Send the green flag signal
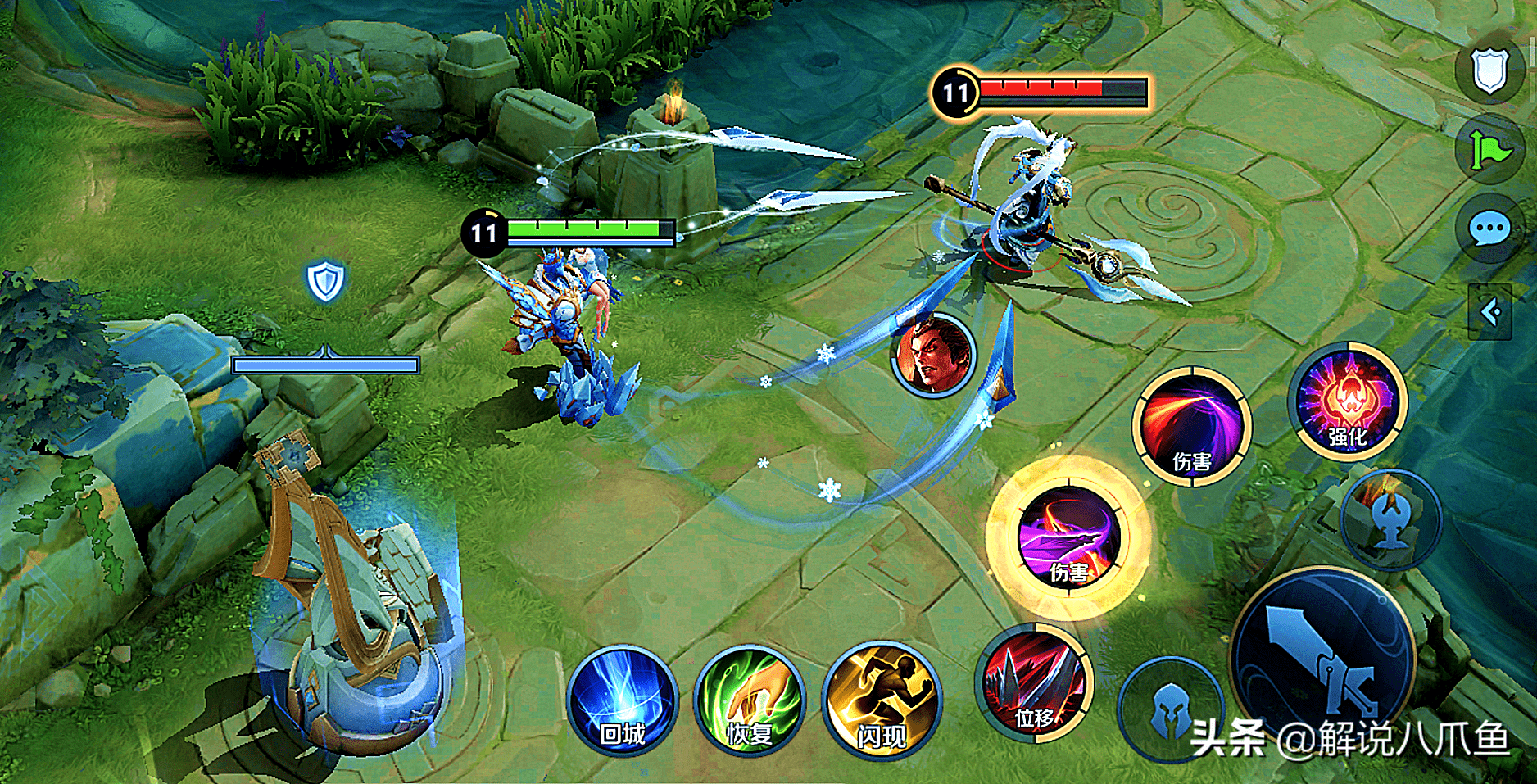1537x784 pixels. pos(1489,150)
